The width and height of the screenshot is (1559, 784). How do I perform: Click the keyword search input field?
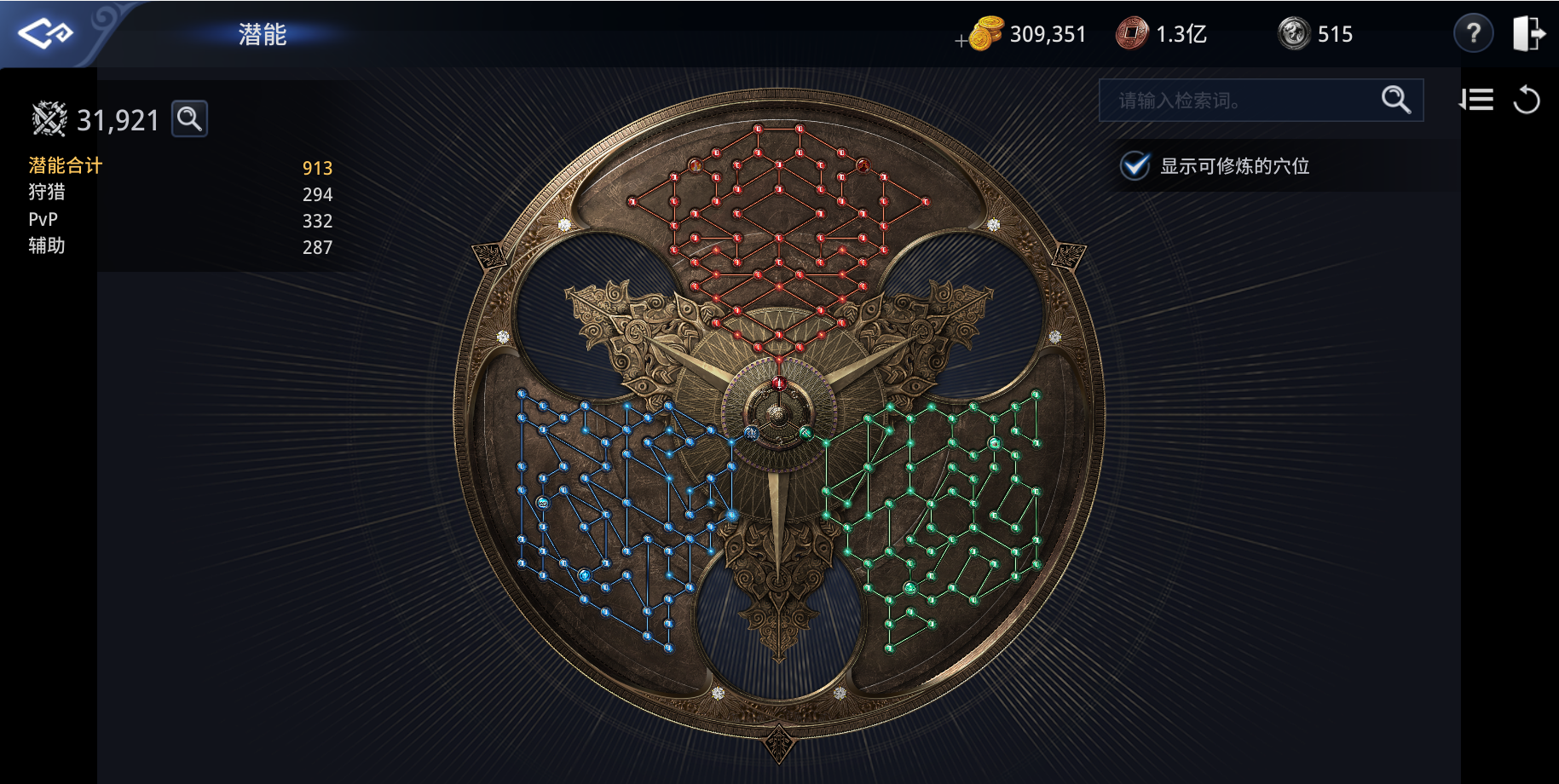coord(1240,101)
